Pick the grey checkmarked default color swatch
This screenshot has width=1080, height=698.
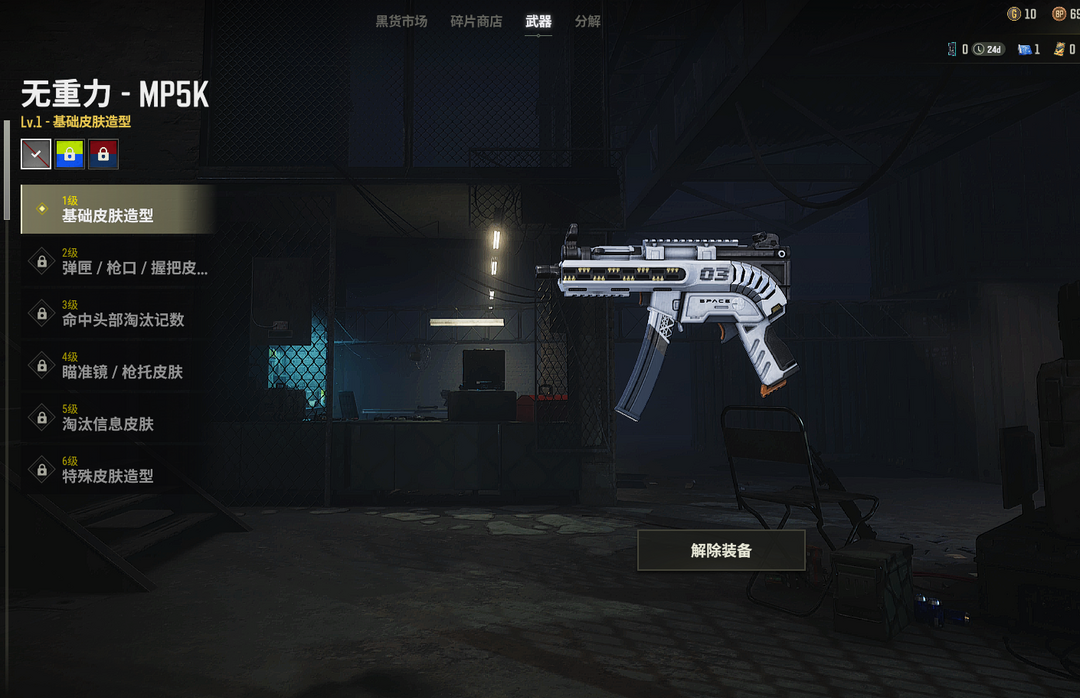[x=36, y=154]
